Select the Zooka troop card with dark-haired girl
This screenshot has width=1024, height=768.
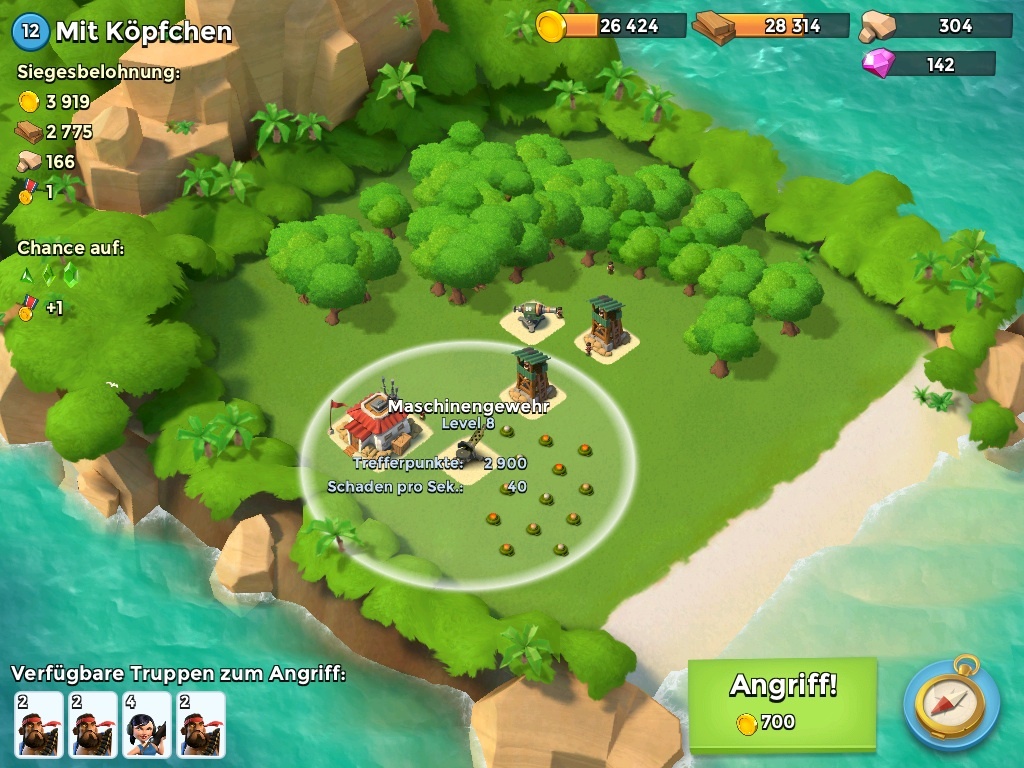point(147,724)
